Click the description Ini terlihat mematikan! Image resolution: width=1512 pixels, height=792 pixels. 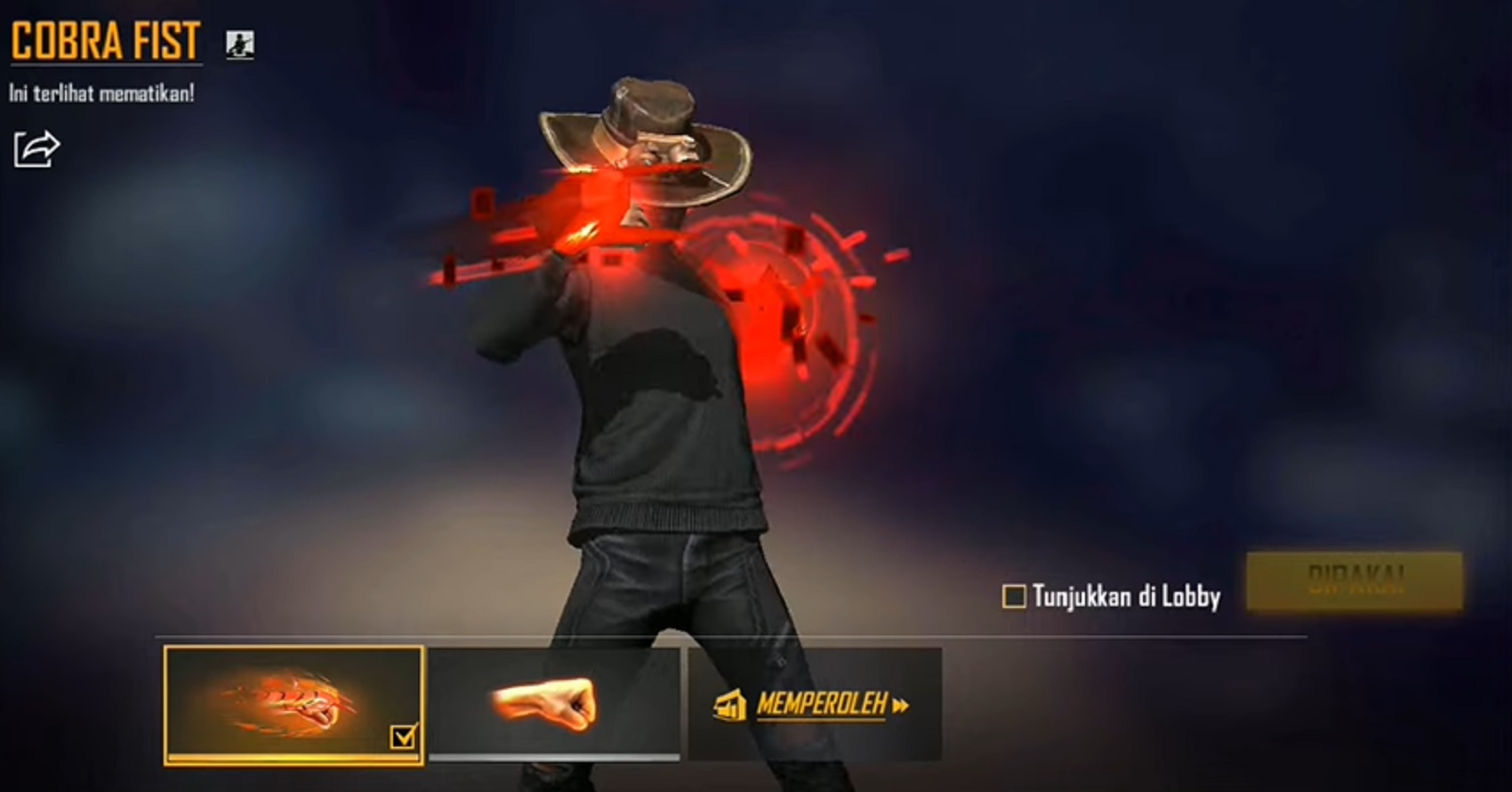[x=102, y=90]
